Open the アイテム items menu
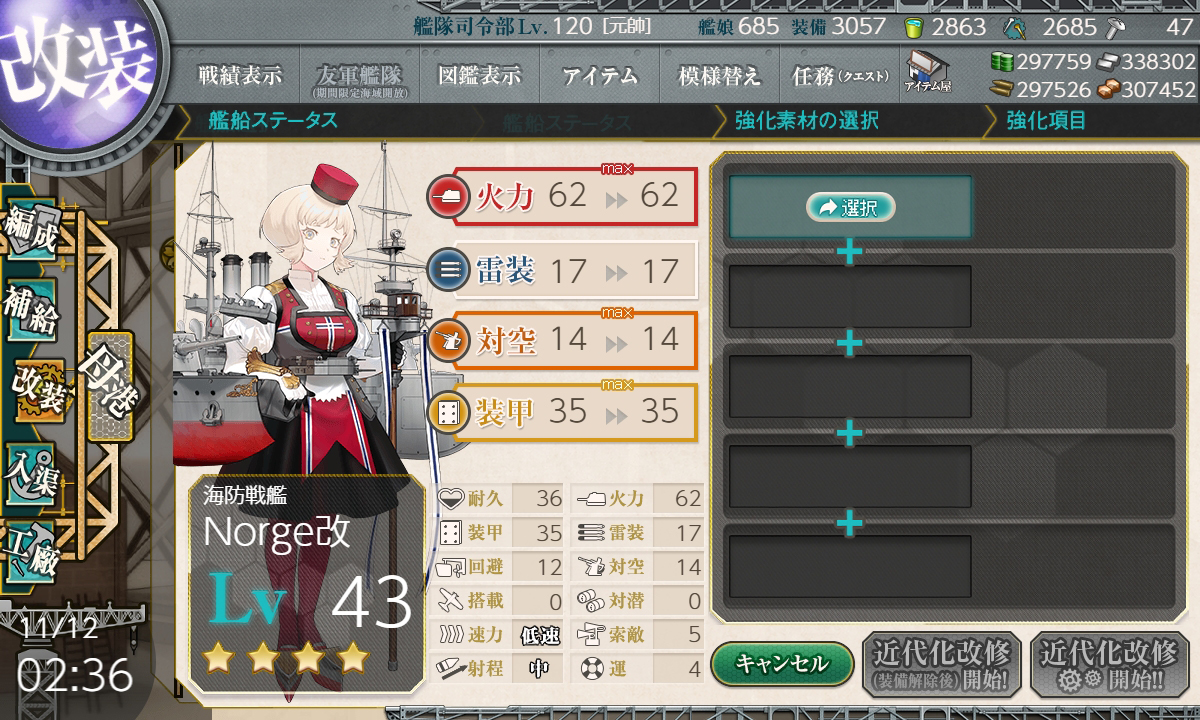This screenshot has height=720, width=1200. click(600, 75)
